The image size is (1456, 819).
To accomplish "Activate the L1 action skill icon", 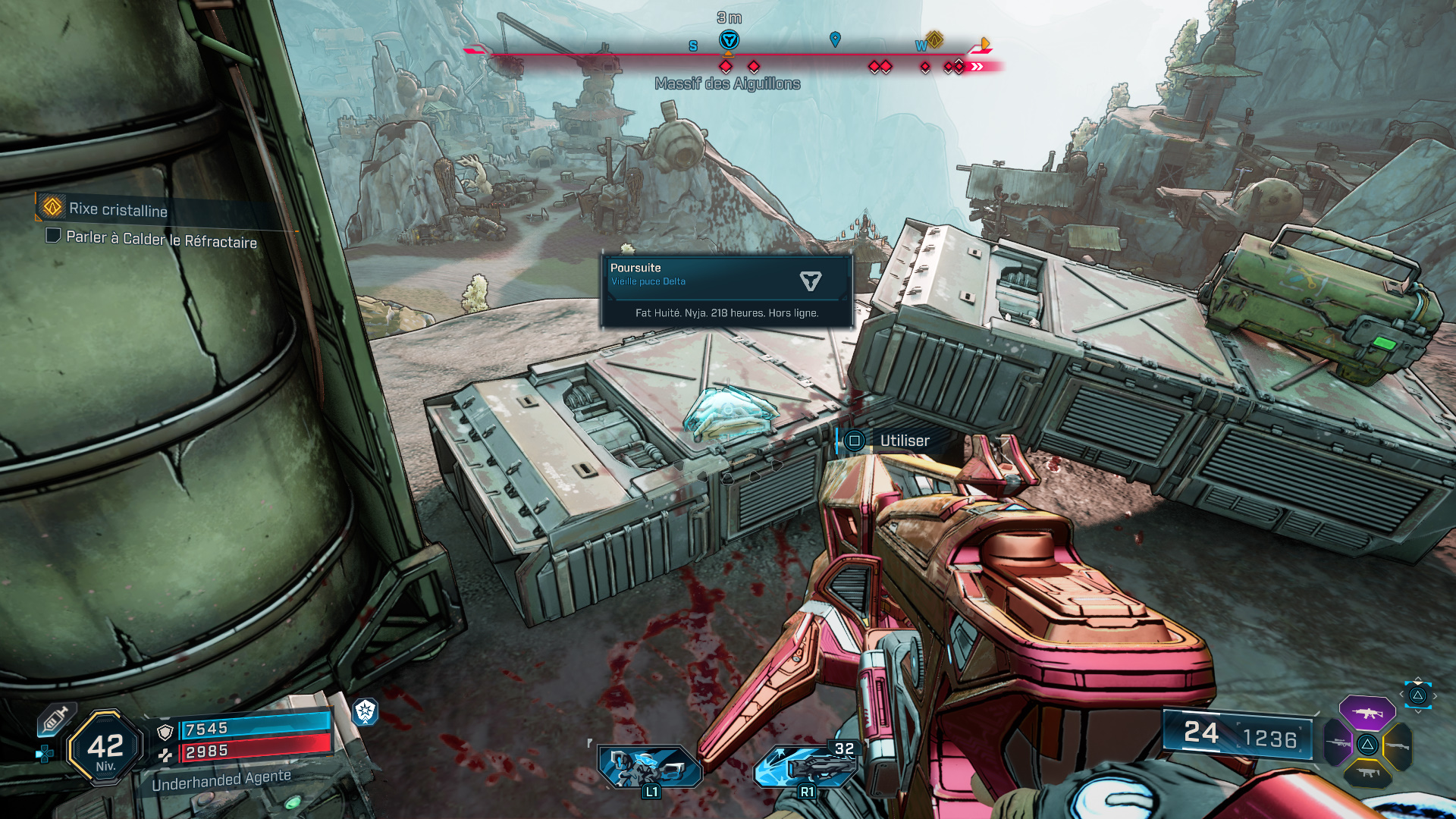I will click(x=649, y=767).
